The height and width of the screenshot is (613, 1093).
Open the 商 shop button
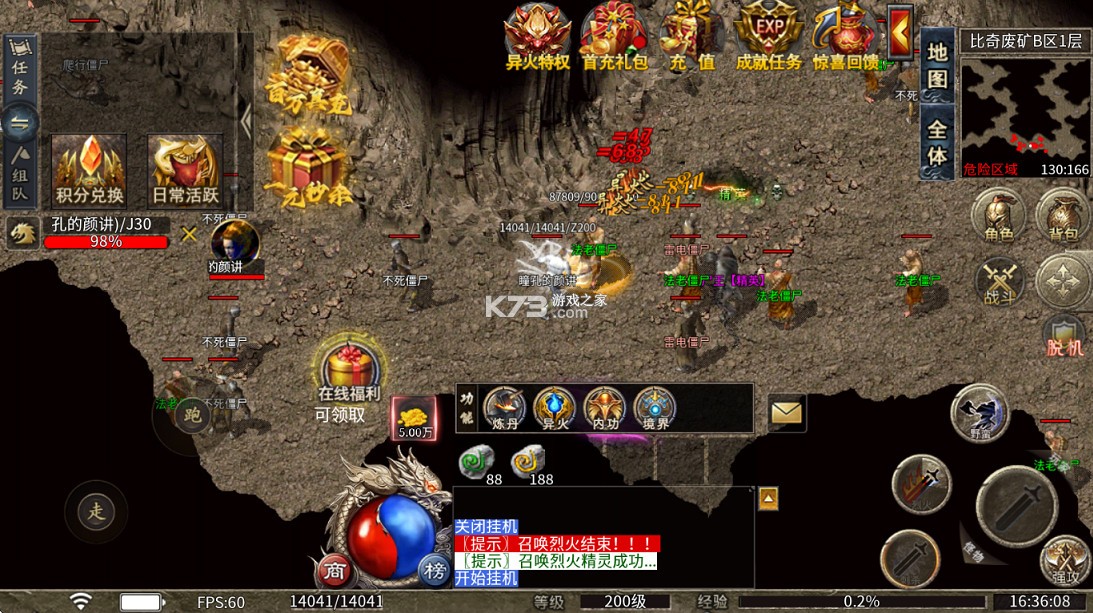(x=335, y=570)
